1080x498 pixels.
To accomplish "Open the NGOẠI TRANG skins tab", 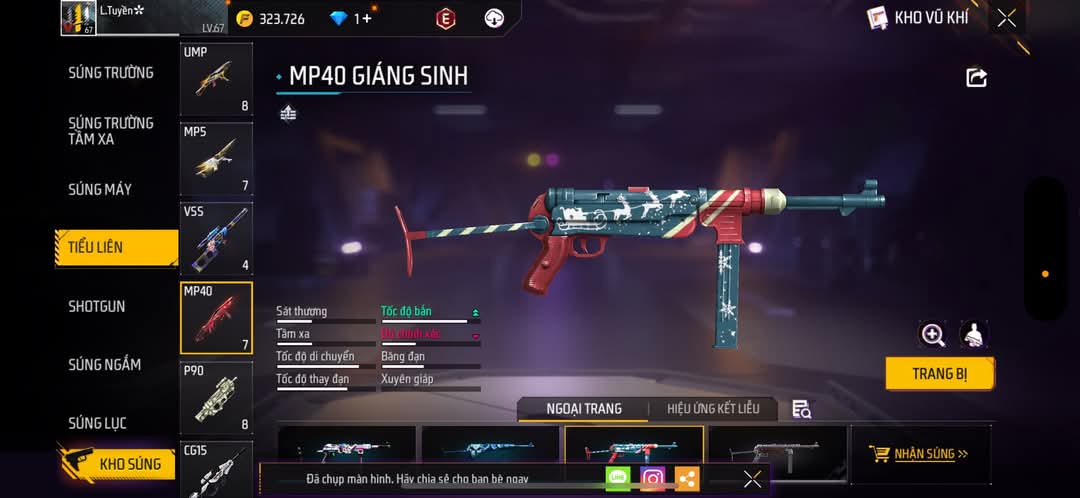I will pos(584,409).
